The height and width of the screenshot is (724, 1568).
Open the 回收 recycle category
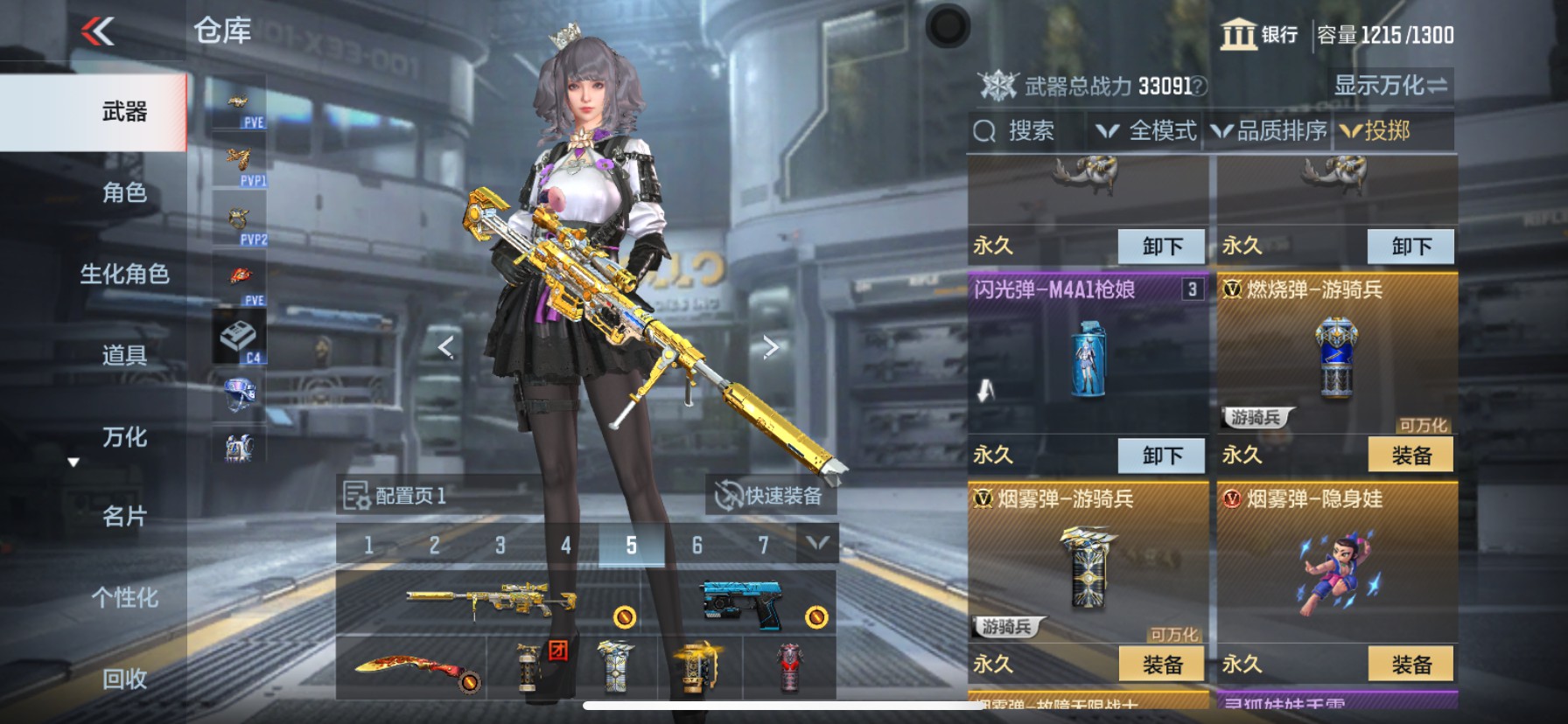124,679
